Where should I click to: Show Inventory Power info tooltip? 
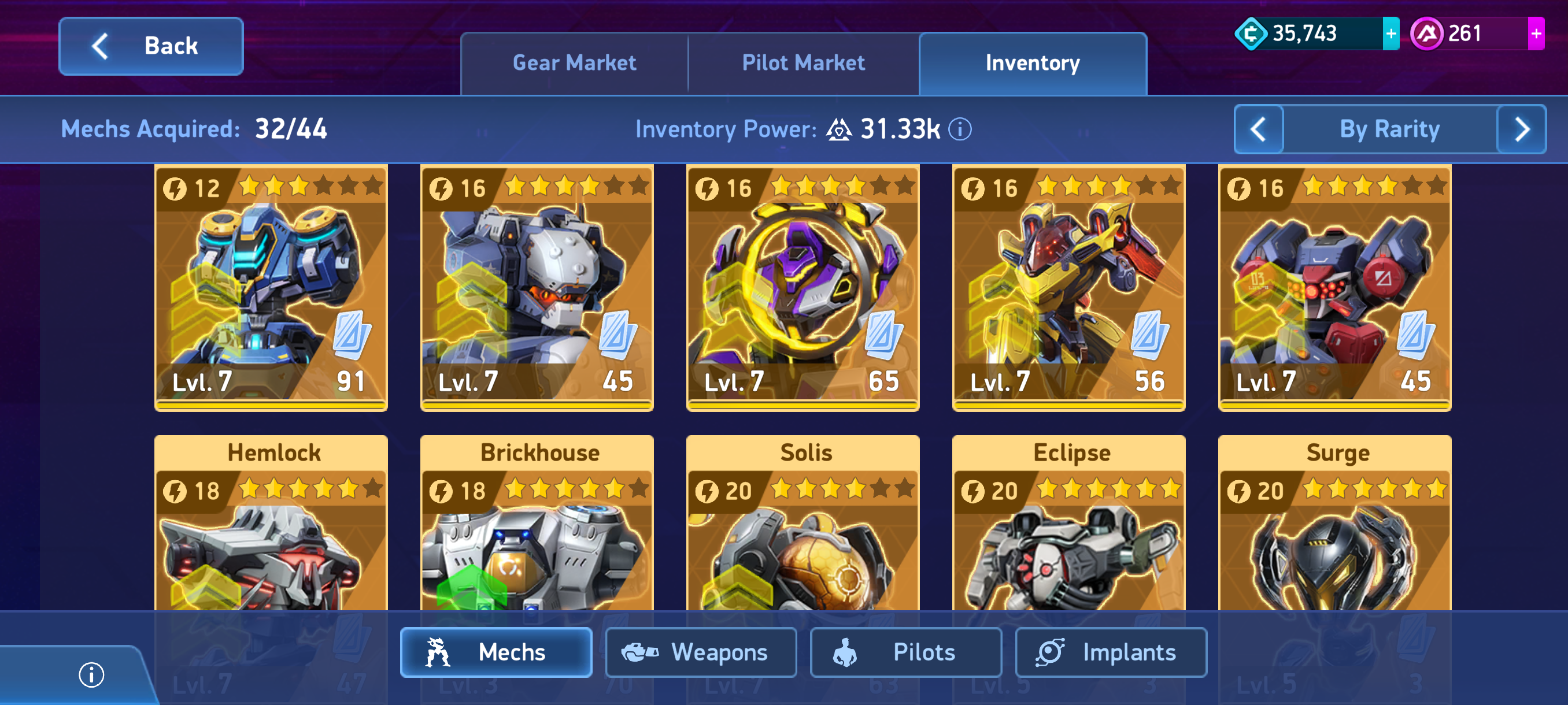click(960, 129)
